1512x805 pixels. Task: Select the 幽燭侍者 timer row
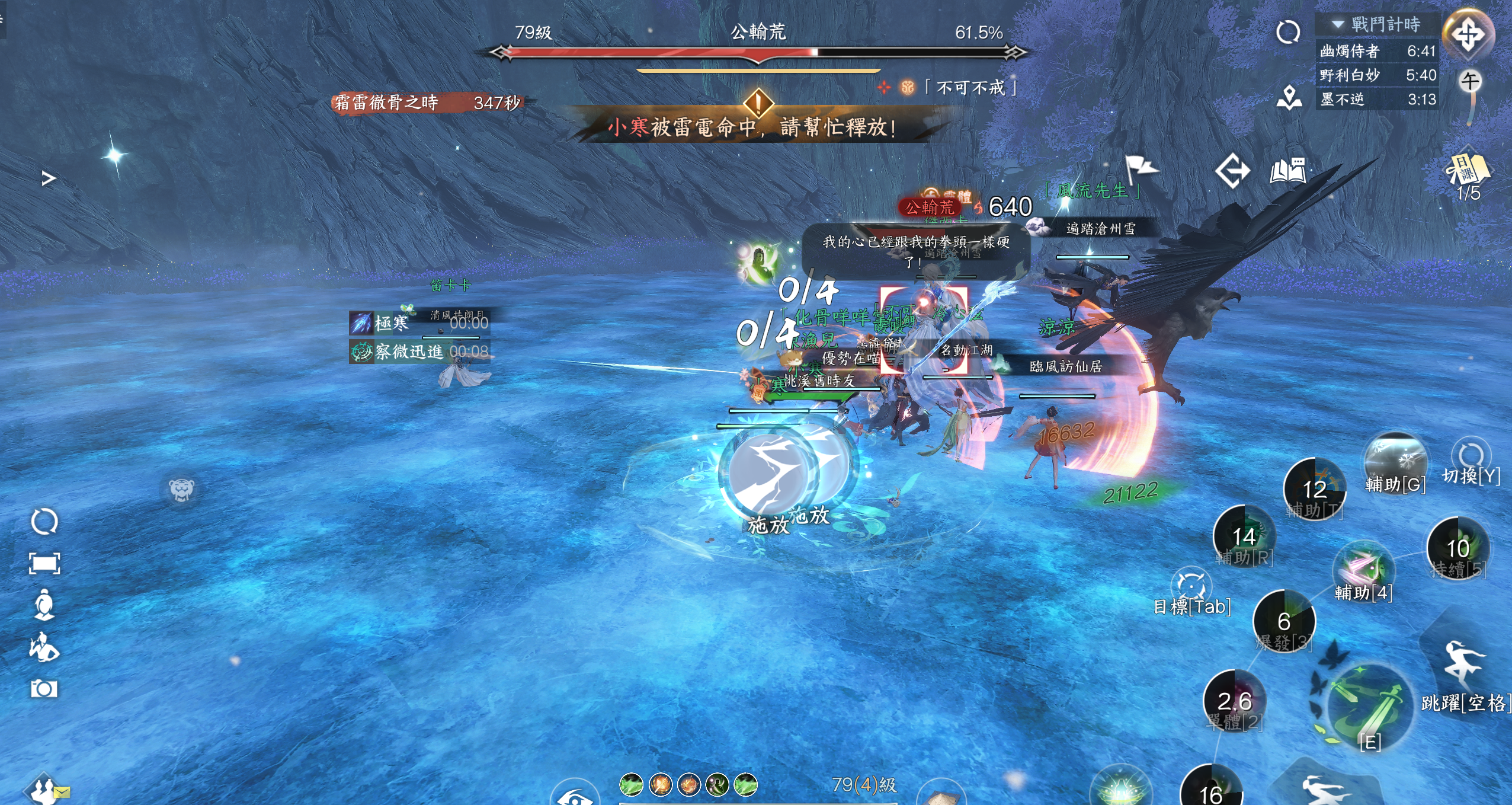[1377, 51]
